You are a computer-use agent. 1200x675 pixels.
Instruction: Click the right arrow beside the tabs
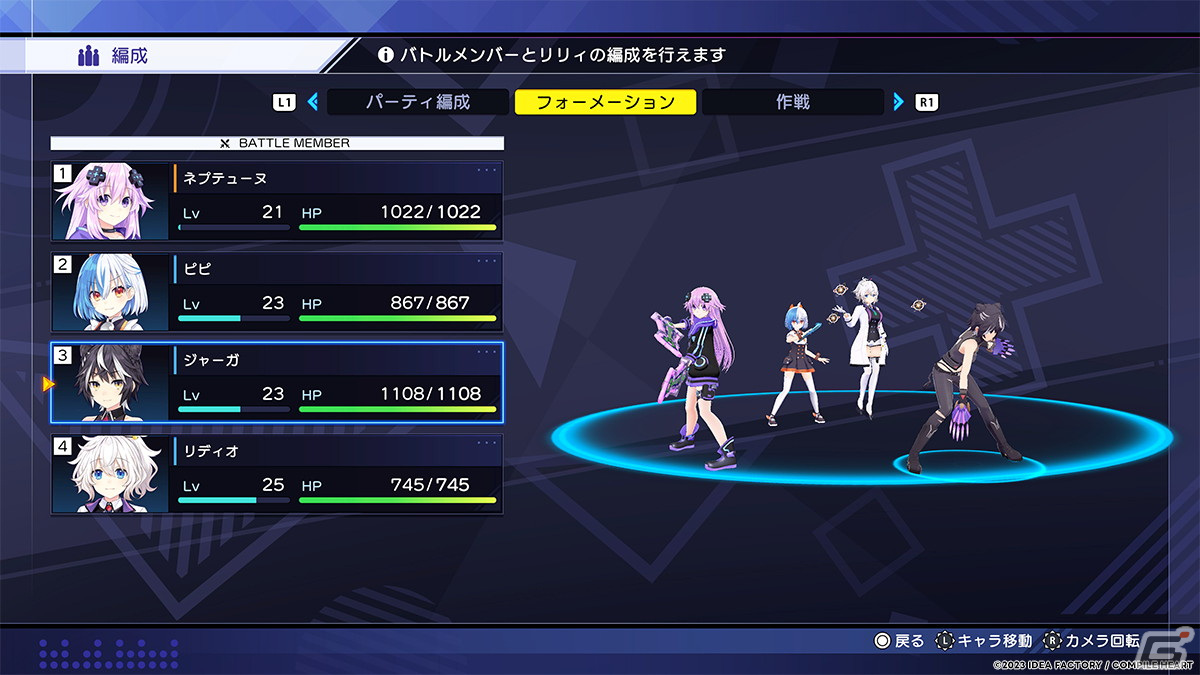(x=898, y=102)
